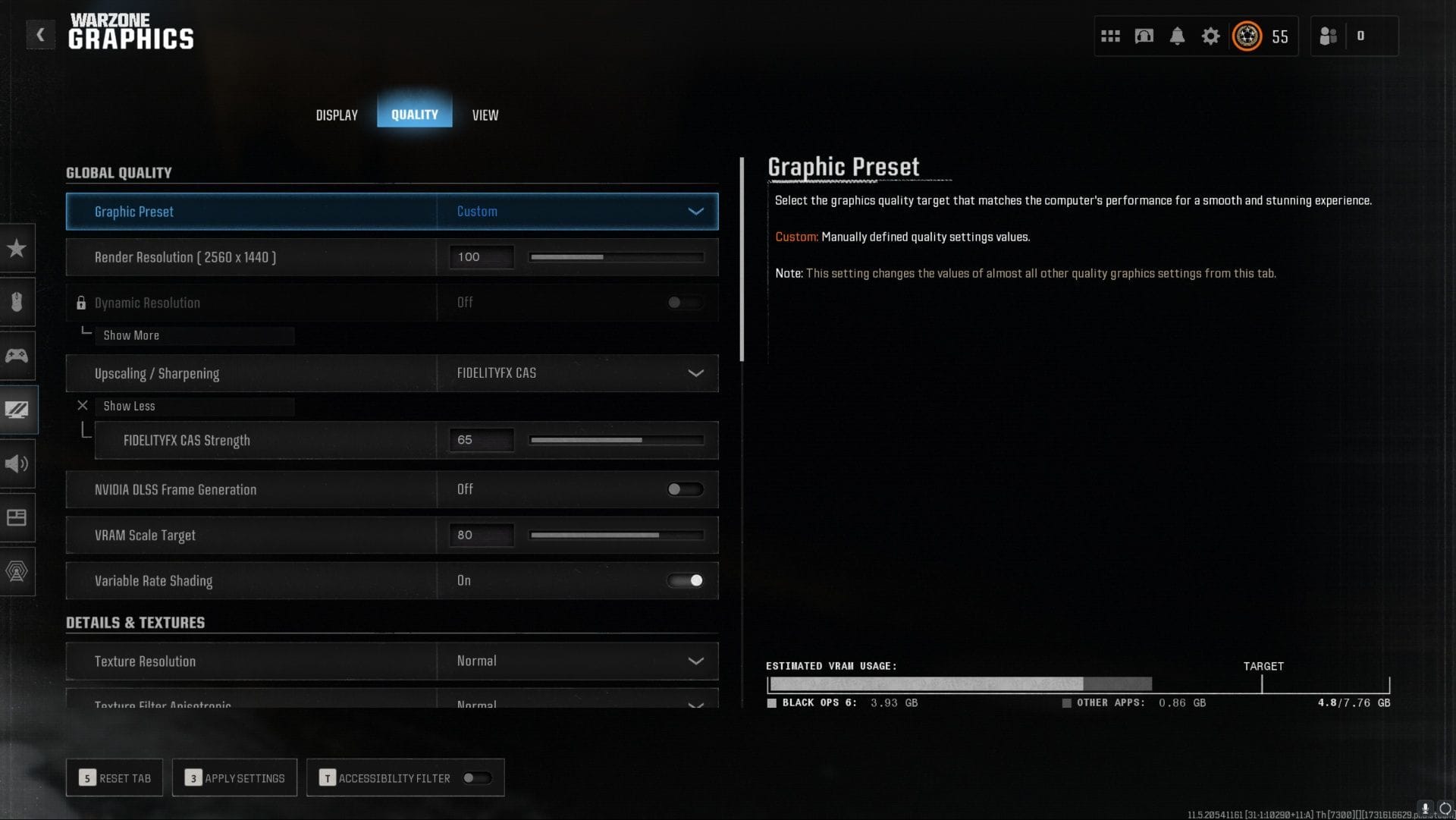Open the Graphic Preset dropdown set to Custom
Screen dimensions: 1456x820
pyautogui.click(x=576, y=212)
